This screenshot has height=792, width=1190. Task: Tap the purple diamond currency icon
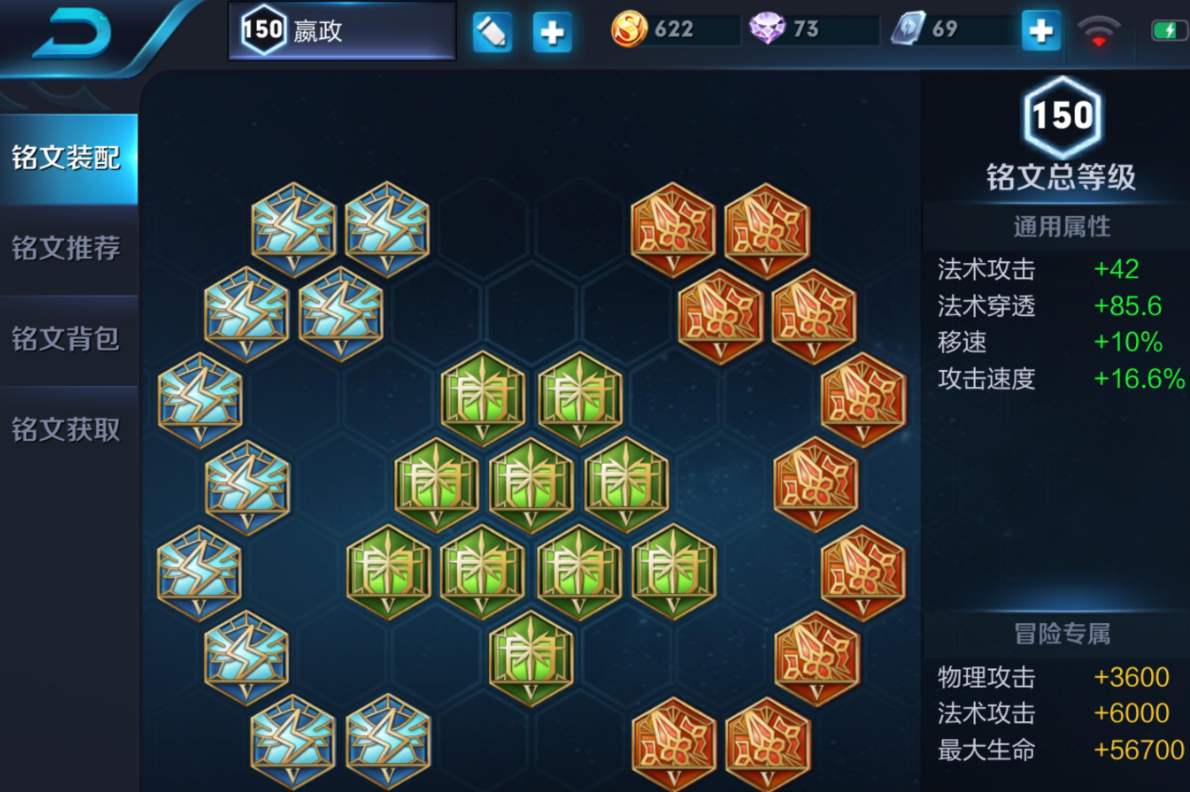pos(767,30)
